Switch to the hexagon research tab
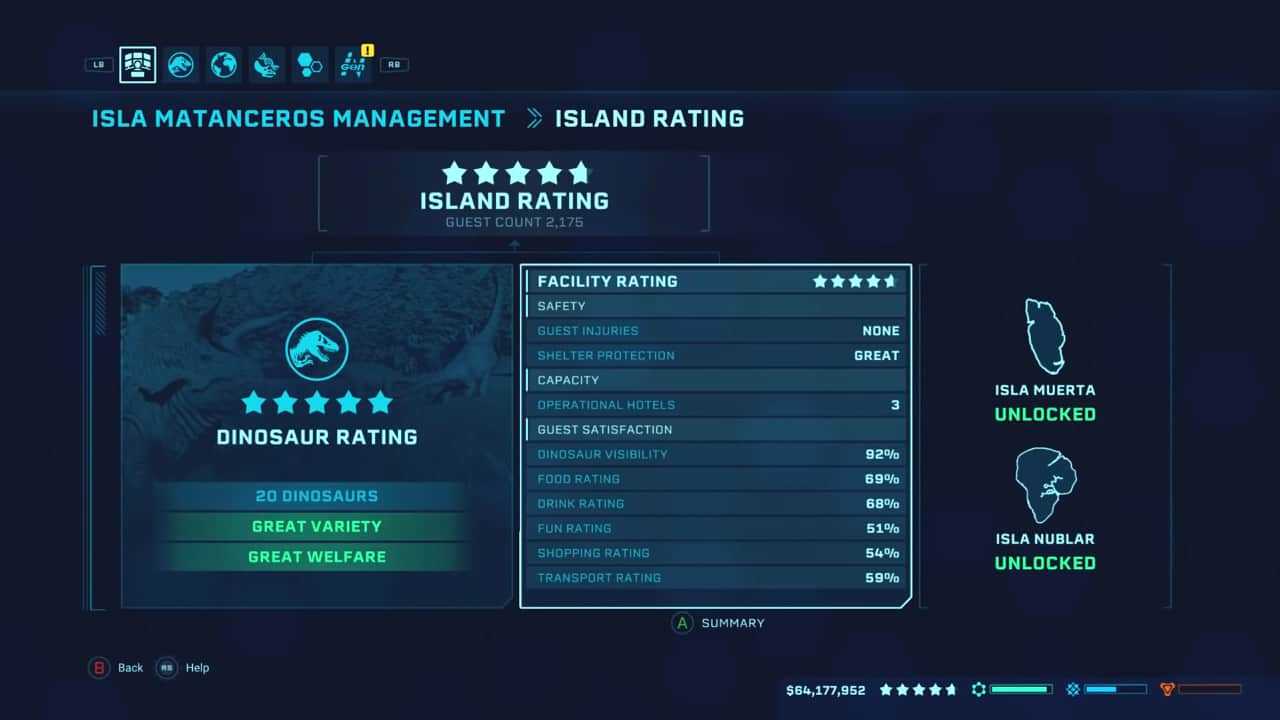This screenshot has height=720, width=1280. 310,65
